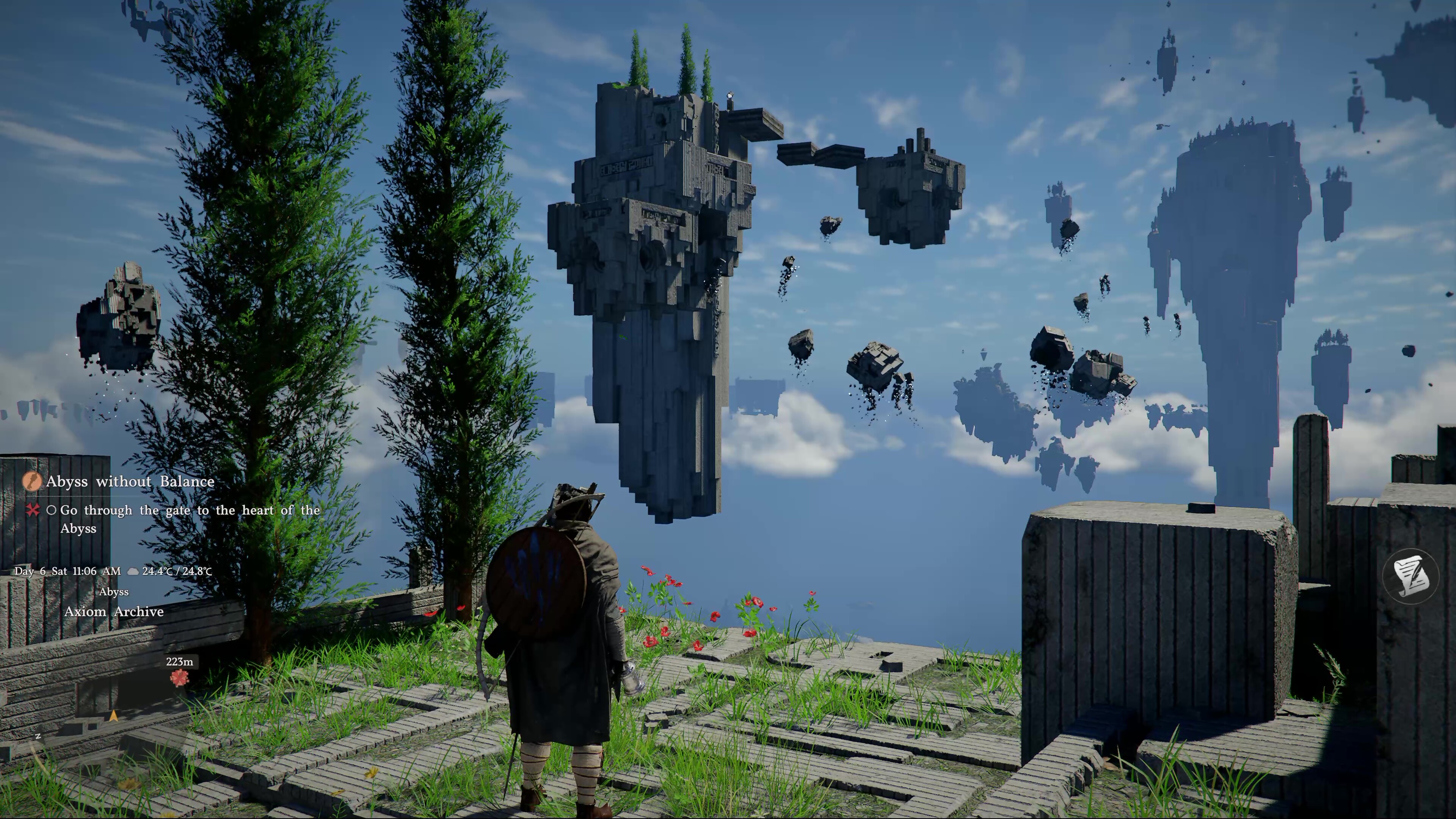Select the yellow player arrow on the minimap
This screenshot has height=819, width=1456.
[x=114, y=716]
